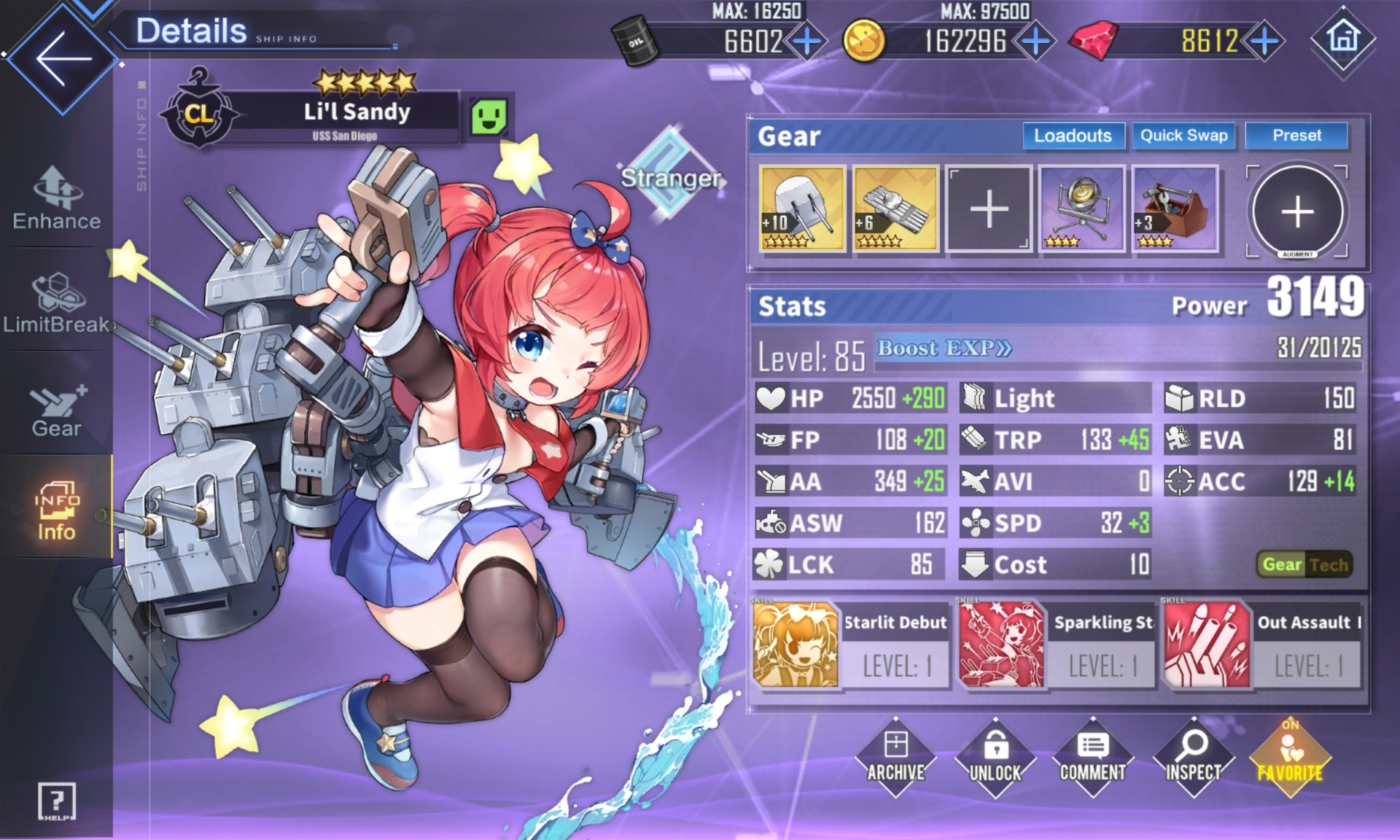Select the toolbox gear slot
The width and height of the screenshot is (1400, 840).
point(1175,209)
